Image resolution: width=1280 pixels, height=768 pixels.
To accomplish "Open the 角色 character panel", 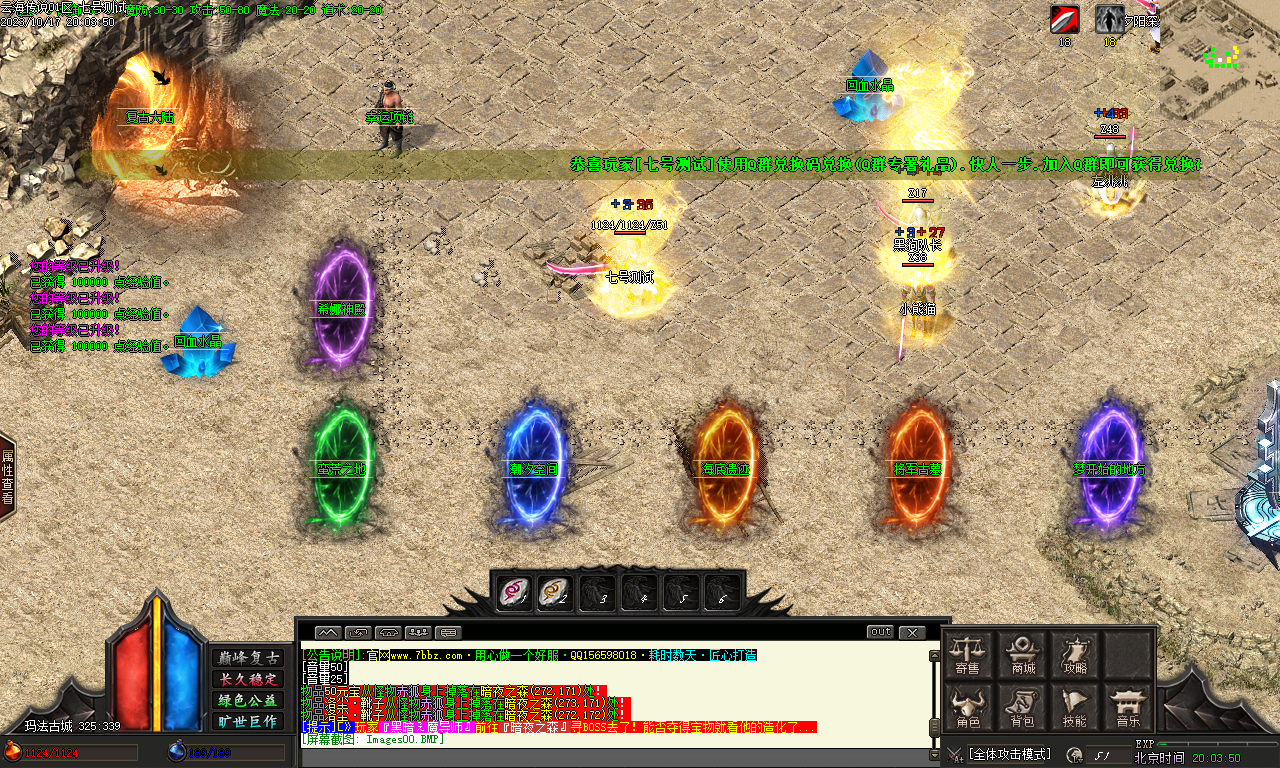I will click(x=968, y=708).
